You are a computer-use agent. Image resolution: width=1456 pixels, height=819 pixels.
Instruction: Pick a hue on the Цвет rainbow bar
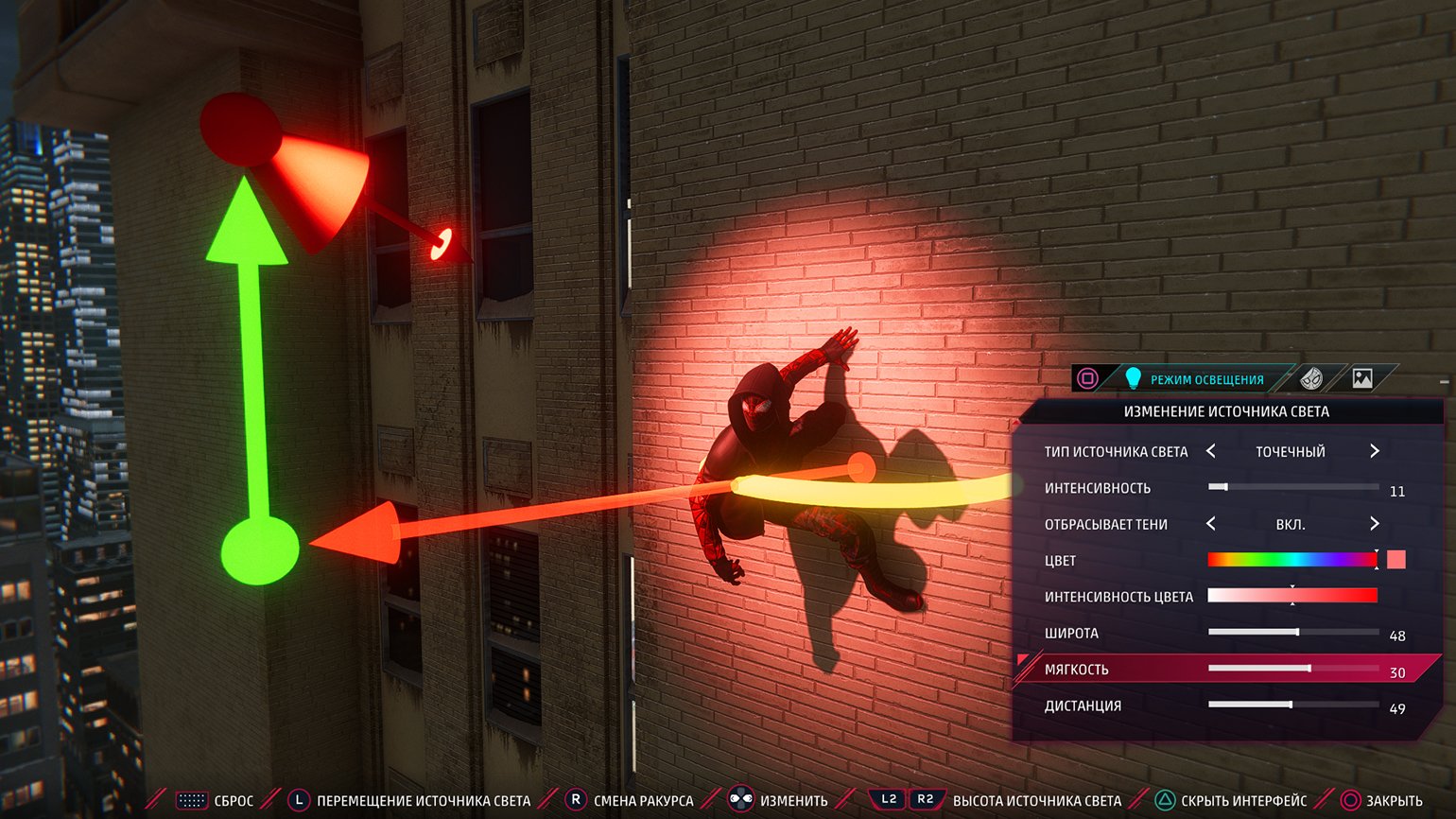(x=1291, y=560)
